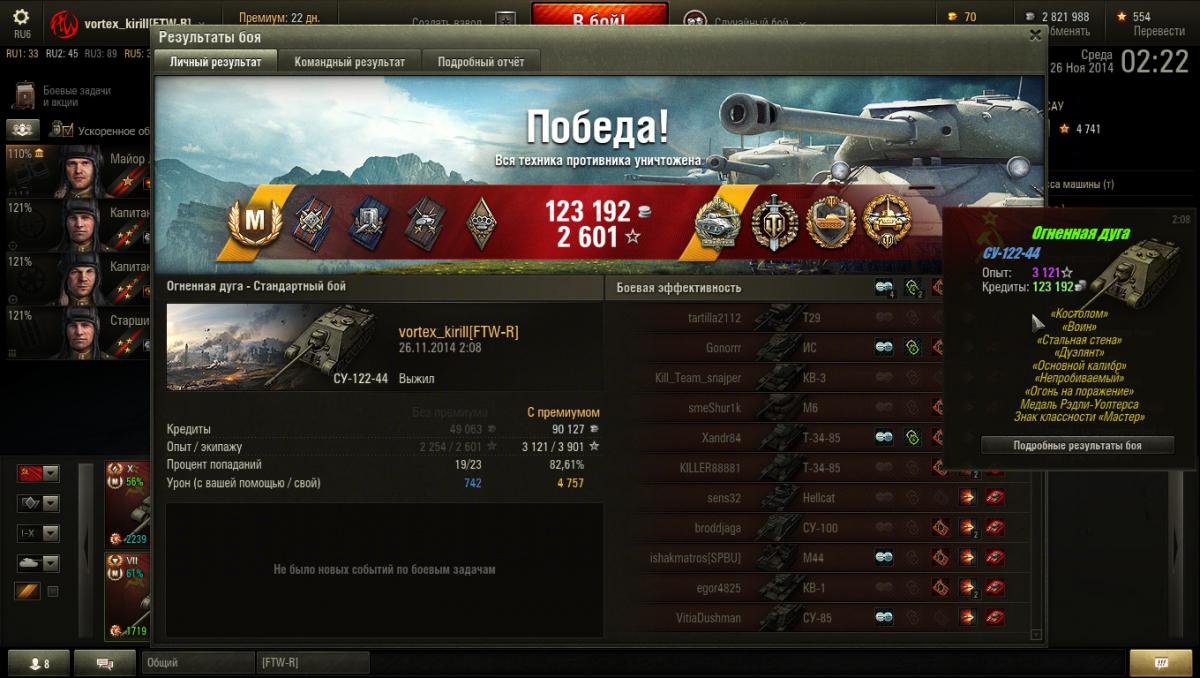Open the settings gear menu

(21, 18)
